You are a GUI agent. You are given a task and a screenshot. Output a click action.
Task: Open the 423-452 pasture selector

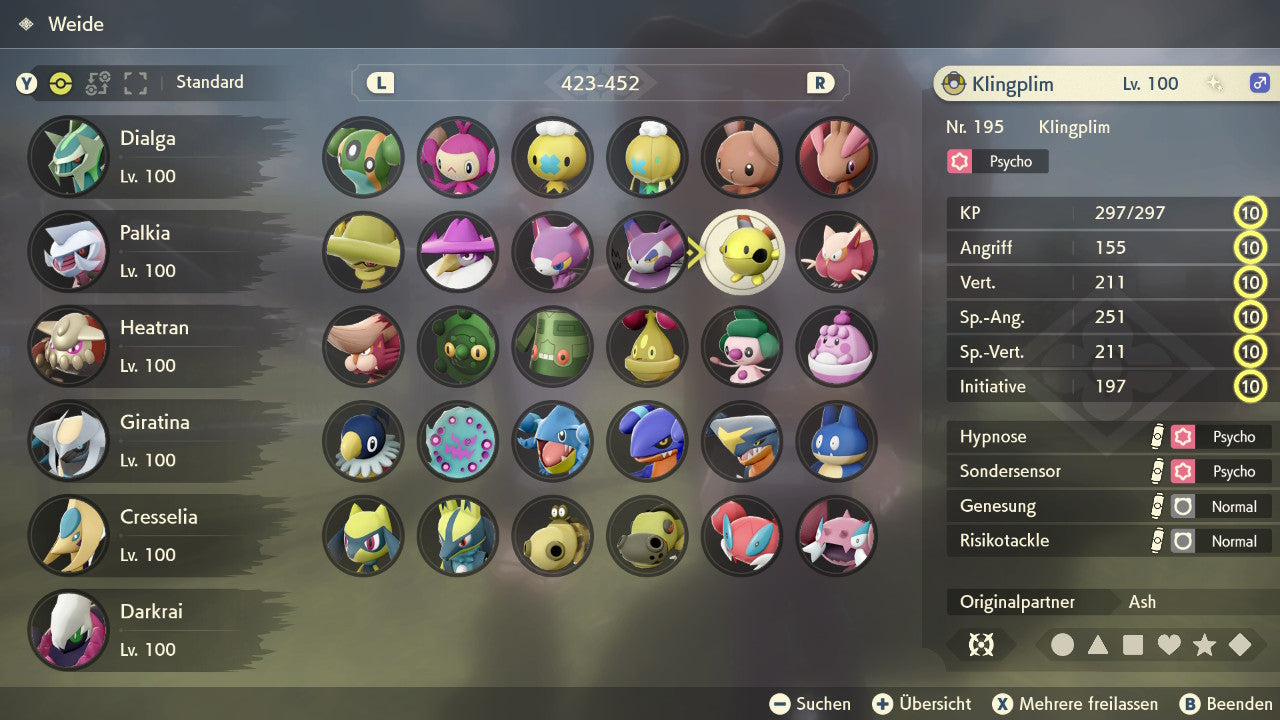(x=600, y=84)
